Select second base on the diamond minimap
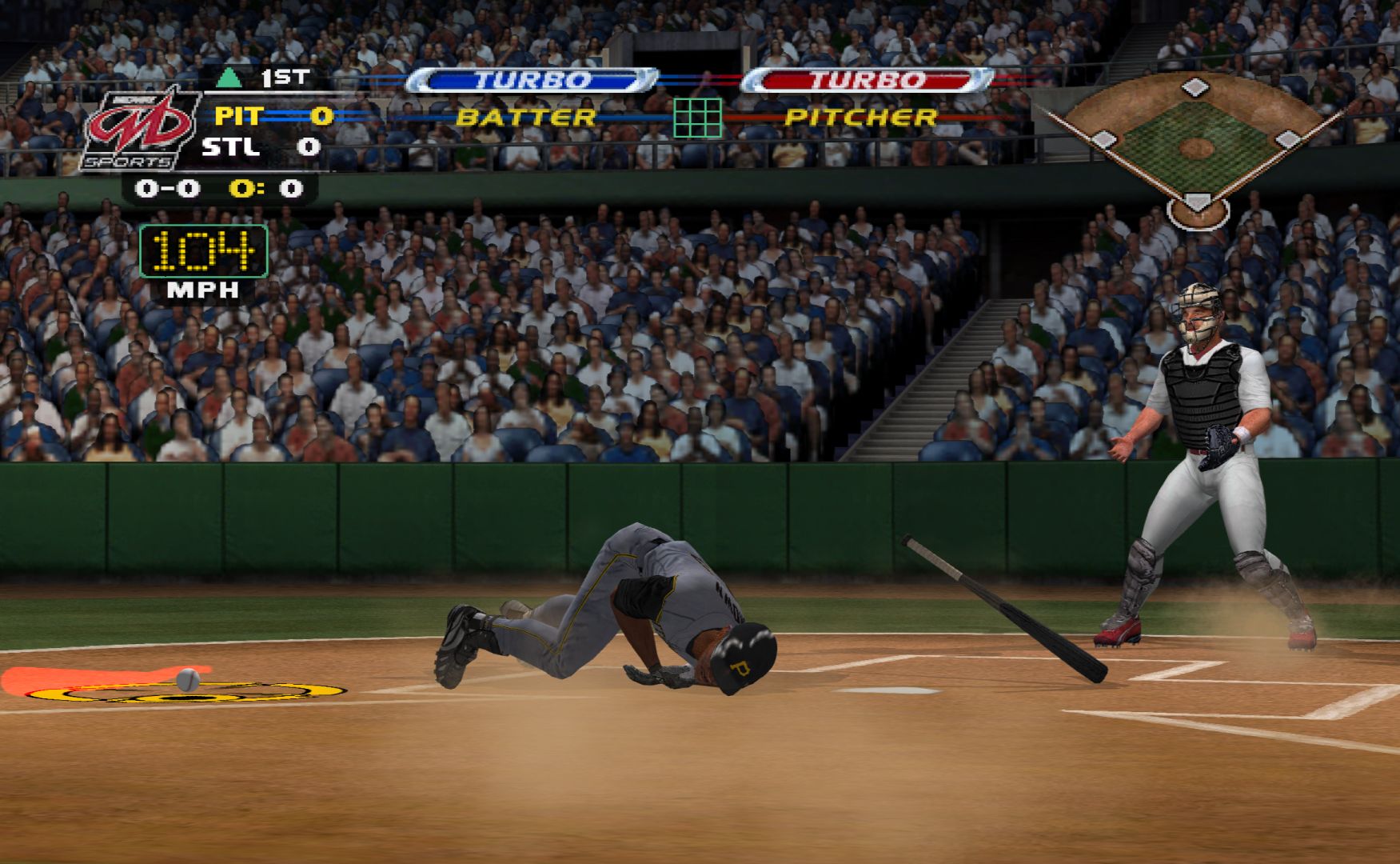Viewport: 1400px width, 864px height. (x=1195, y=86)
